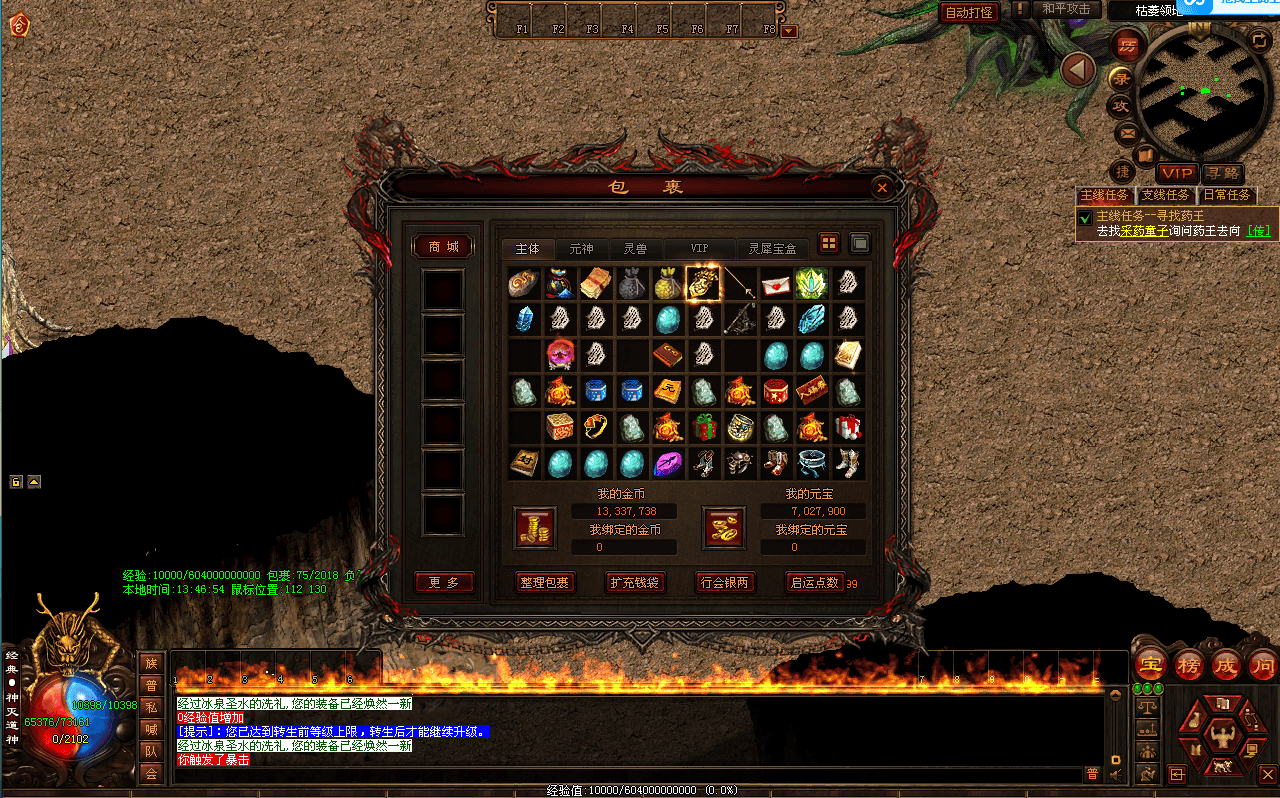The height and width of the screenshot is (798, 1280).
Task: Select the green gift box with red ribbon
Action: point(706,427)
